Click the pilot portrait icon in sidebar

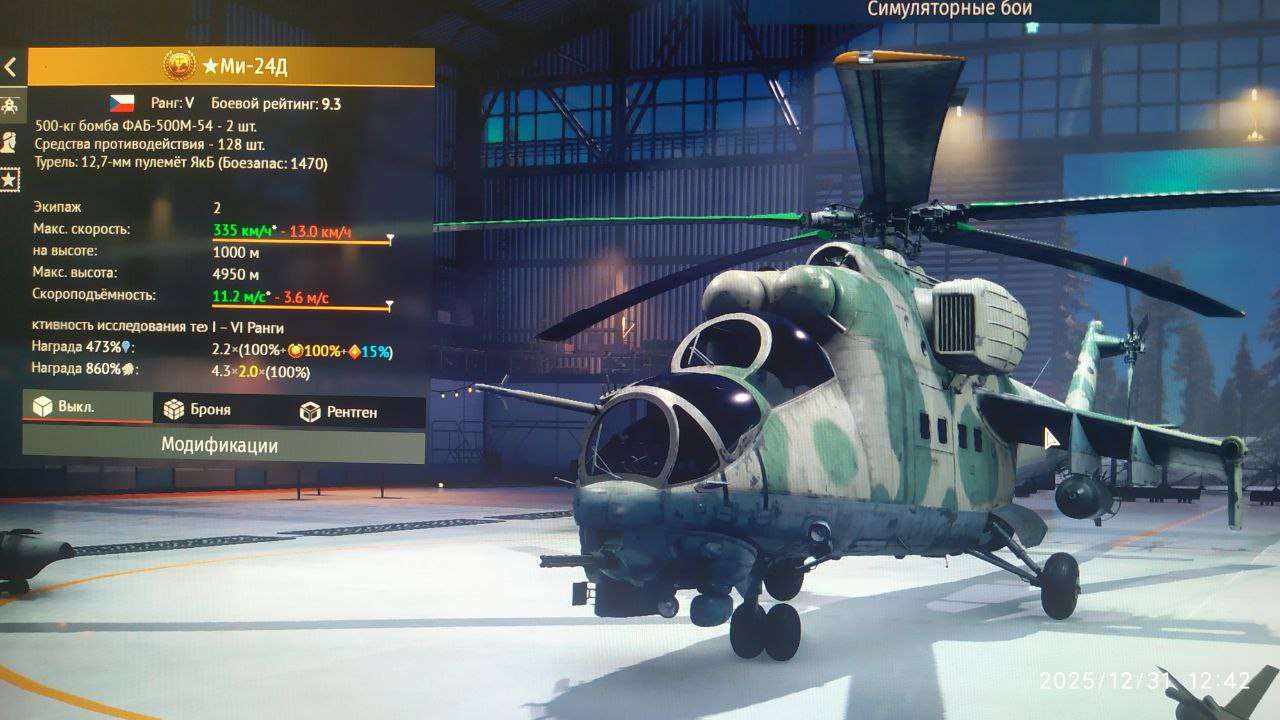[x=7, y=141]
